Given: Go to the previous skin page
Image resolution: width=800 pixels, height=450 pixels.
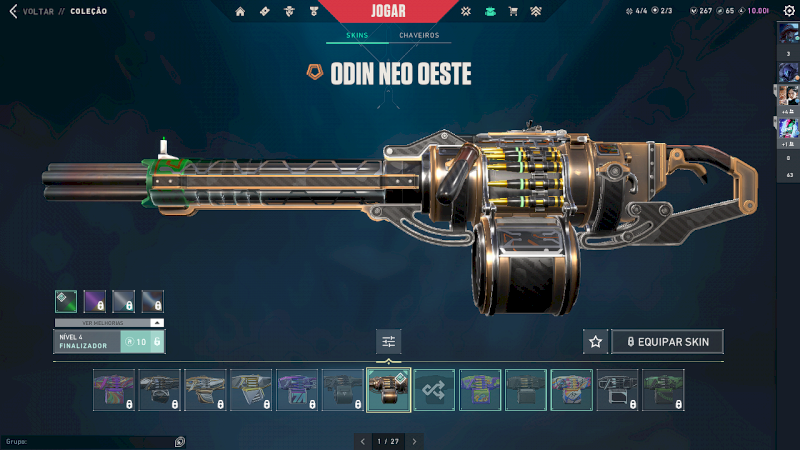Looking at the screenshot, I should coord(363,440).
